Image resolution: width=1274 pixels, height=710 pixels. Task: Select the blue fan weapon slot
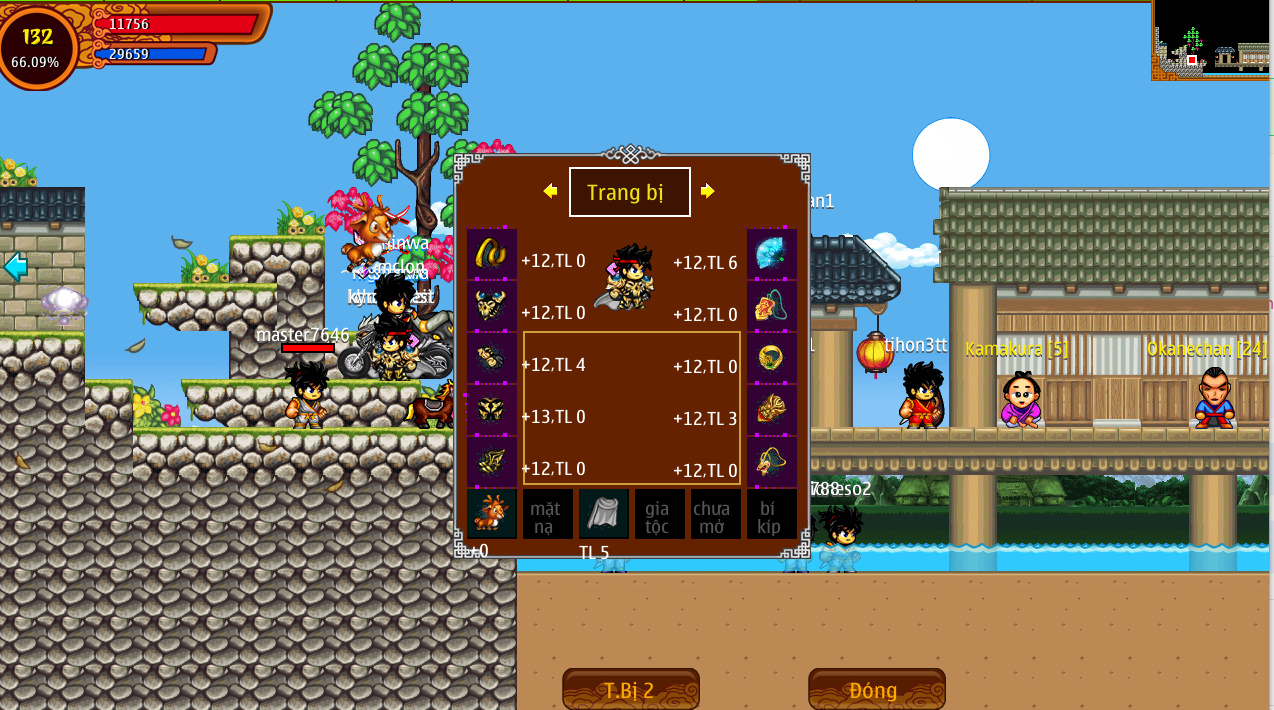coord(772,254)
